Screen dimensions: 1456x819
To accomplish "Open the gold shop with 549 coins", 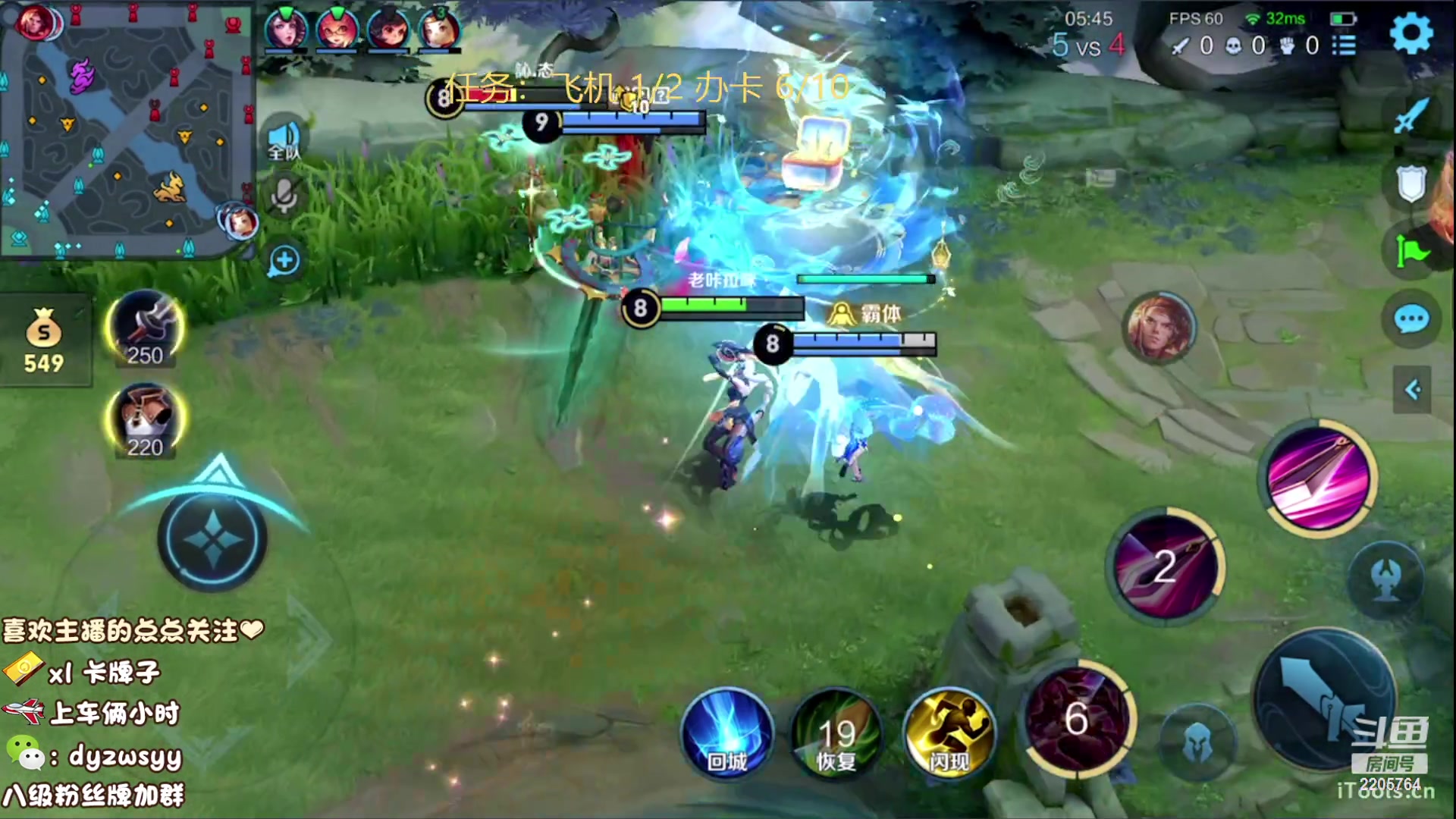I will (44, 341).
